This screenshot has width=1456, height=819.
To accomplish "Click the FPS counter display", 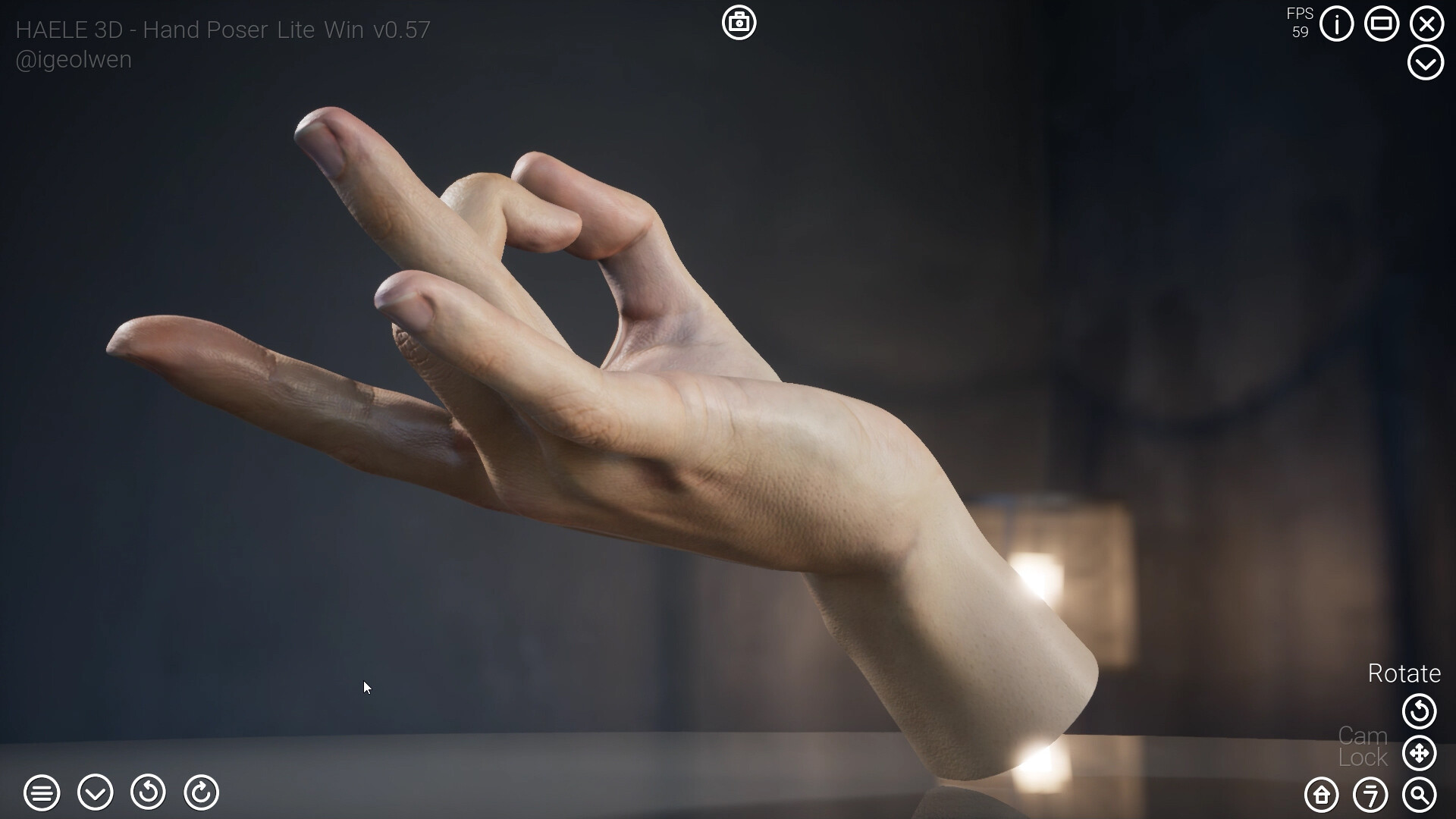I will pyautogui.click(x=1300, y=21).
